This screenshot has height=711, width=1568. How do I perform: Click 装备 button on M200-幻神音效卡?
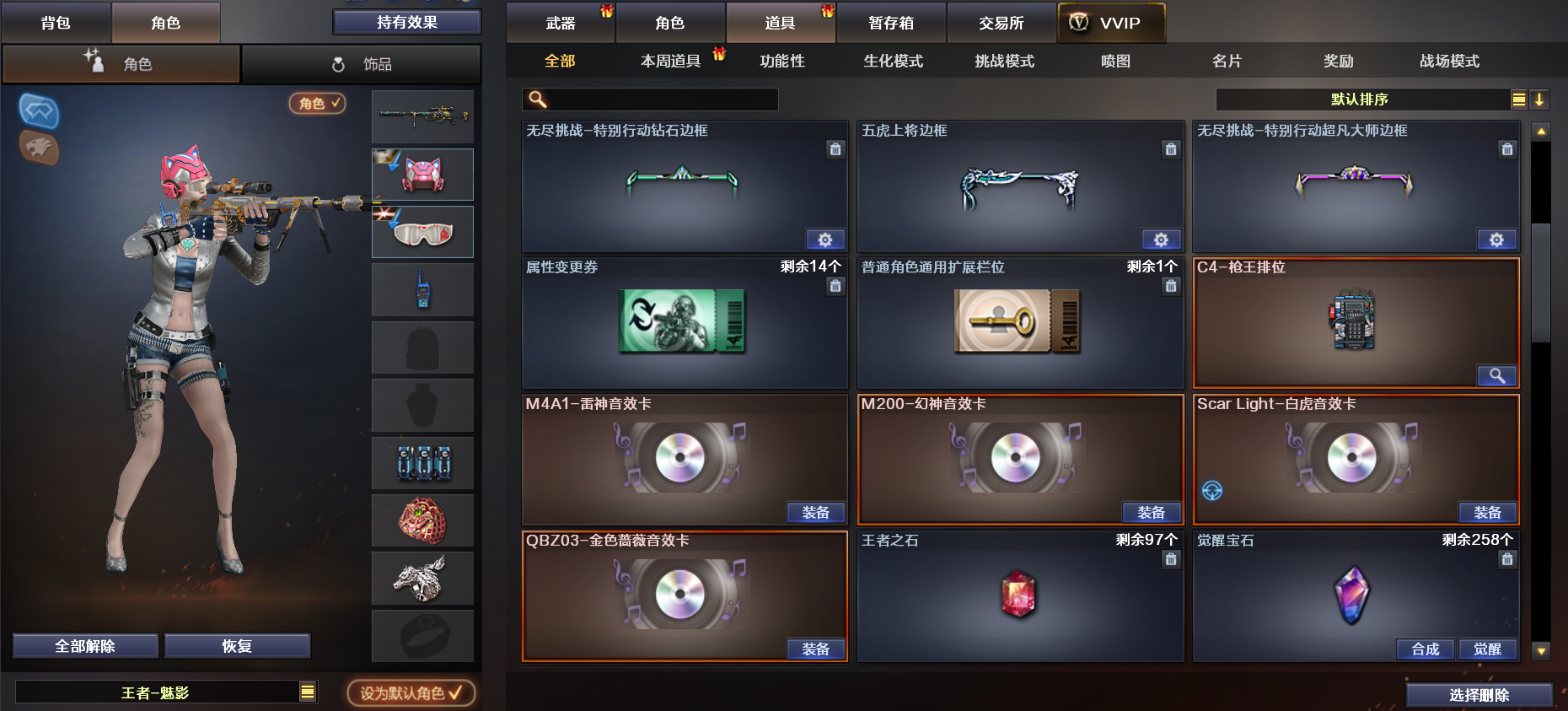(1152, 512)
